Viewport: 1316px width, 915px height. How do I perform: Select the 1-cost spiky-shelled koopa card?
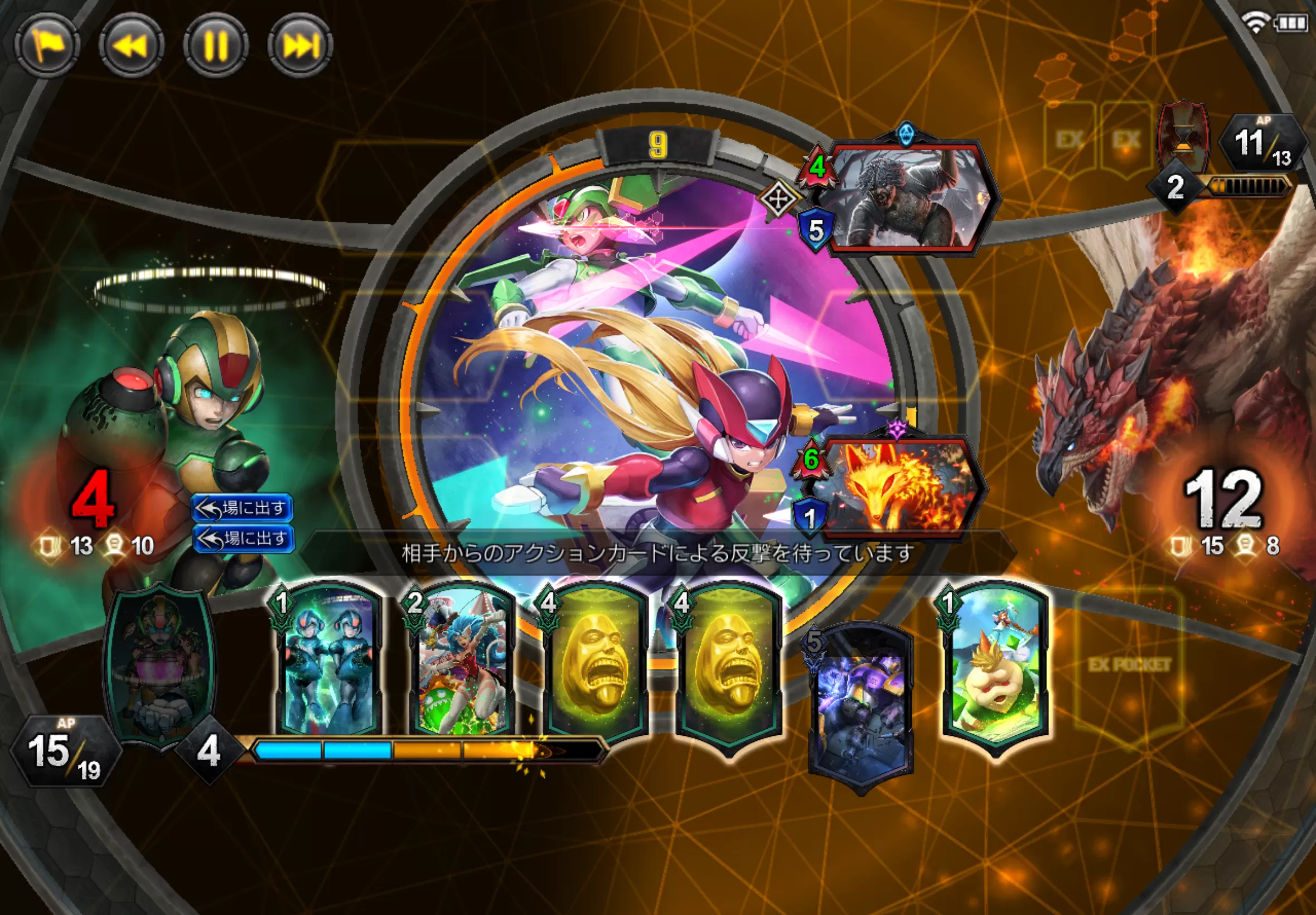pos(995,665)
